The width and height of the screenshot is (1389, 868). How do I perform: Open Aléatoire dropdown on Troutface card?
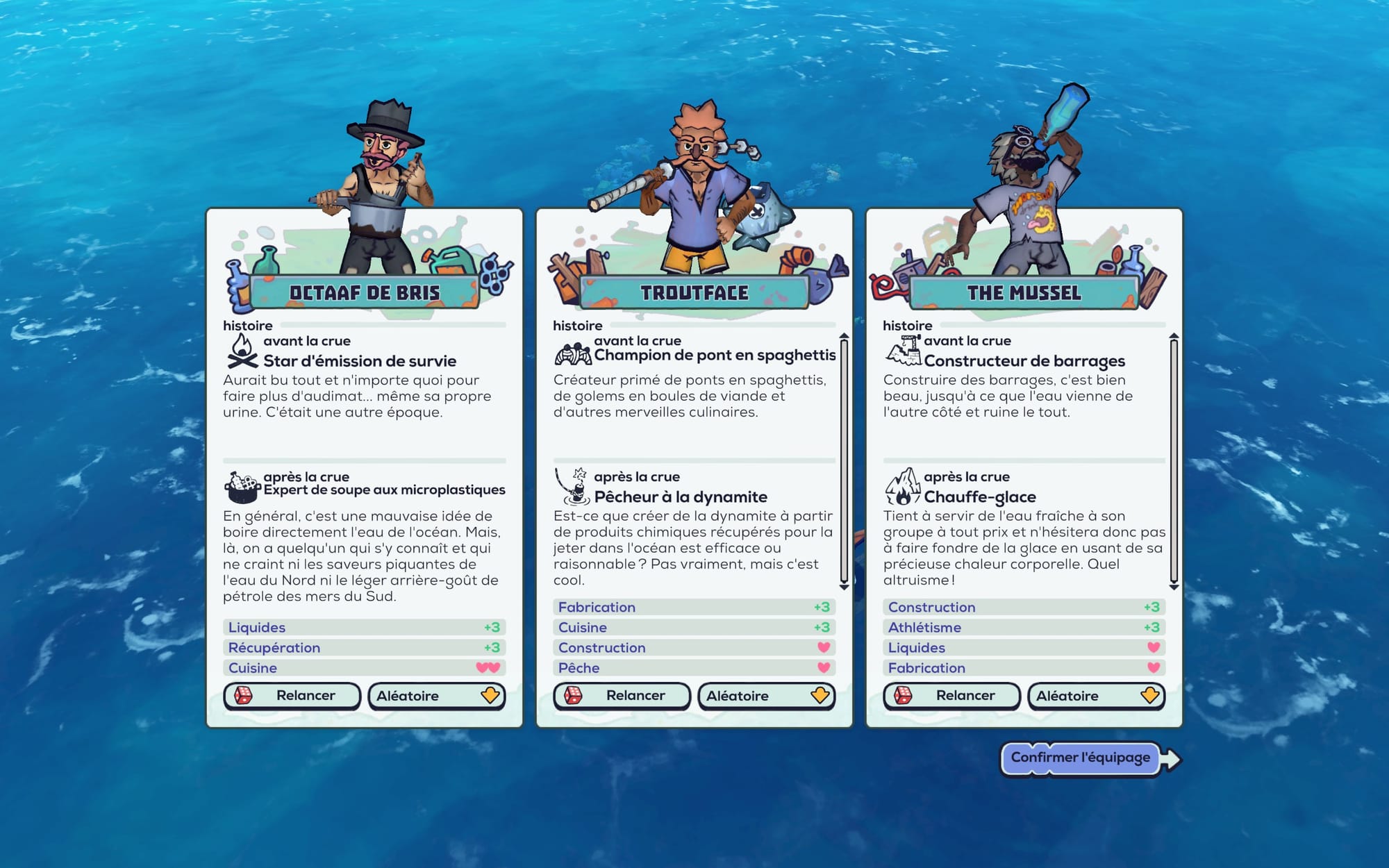766,696
